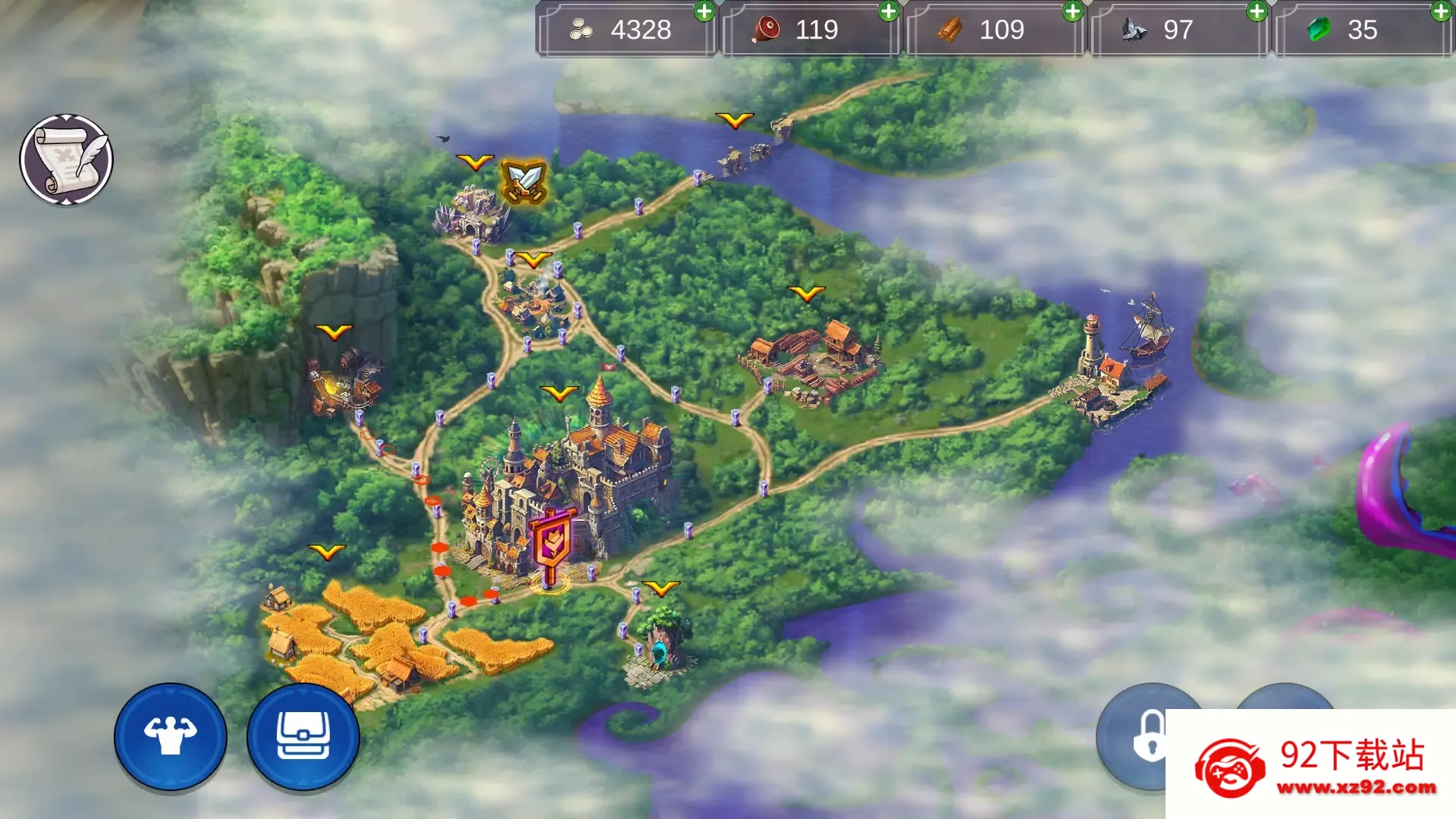Open the 92下载站 website watermark link
This screenshot has width=1456, height=819.
click(1310, 764)
